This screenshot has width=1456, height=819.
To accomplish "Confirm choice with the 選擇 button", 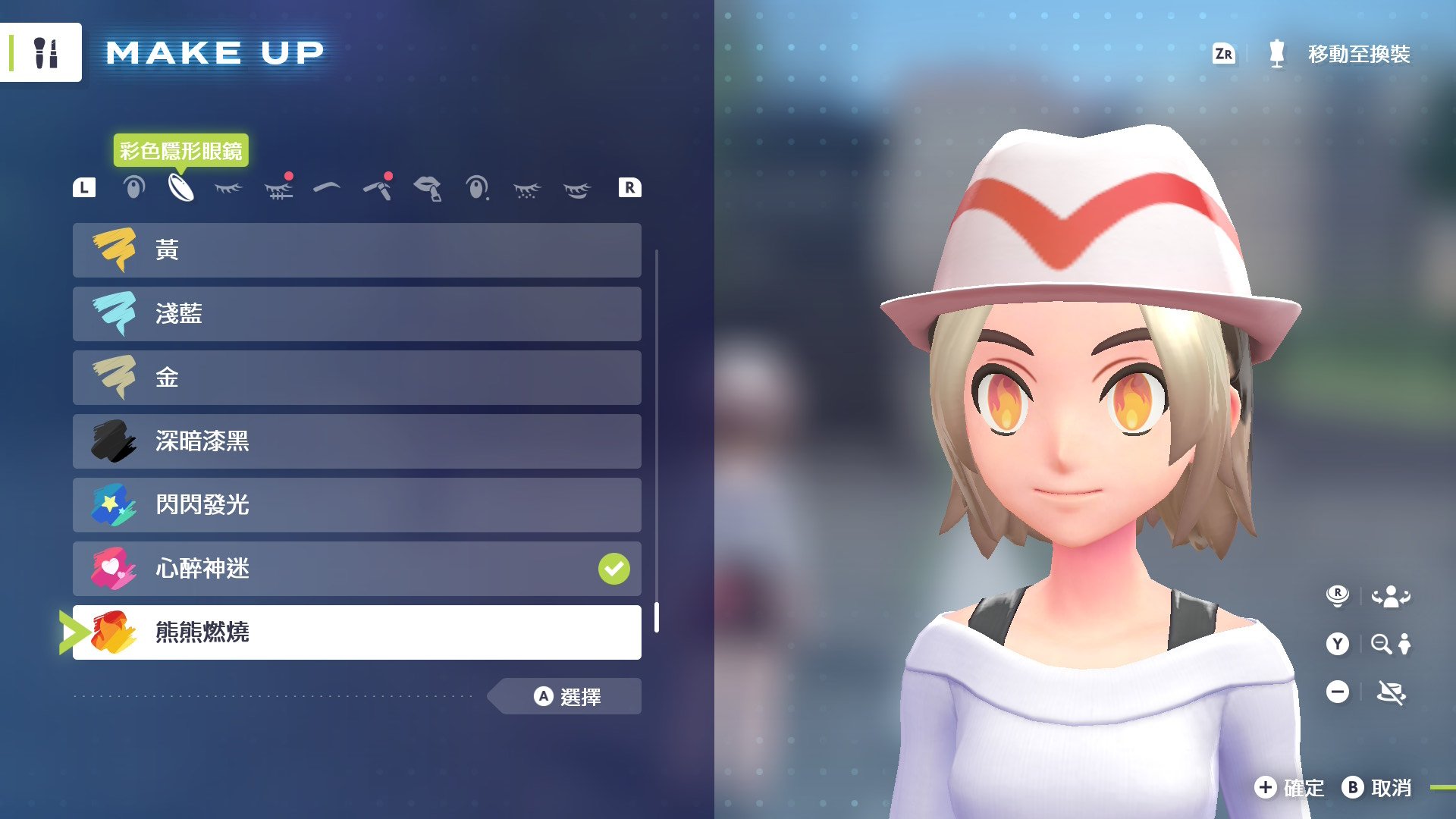I will coord(567,696).
